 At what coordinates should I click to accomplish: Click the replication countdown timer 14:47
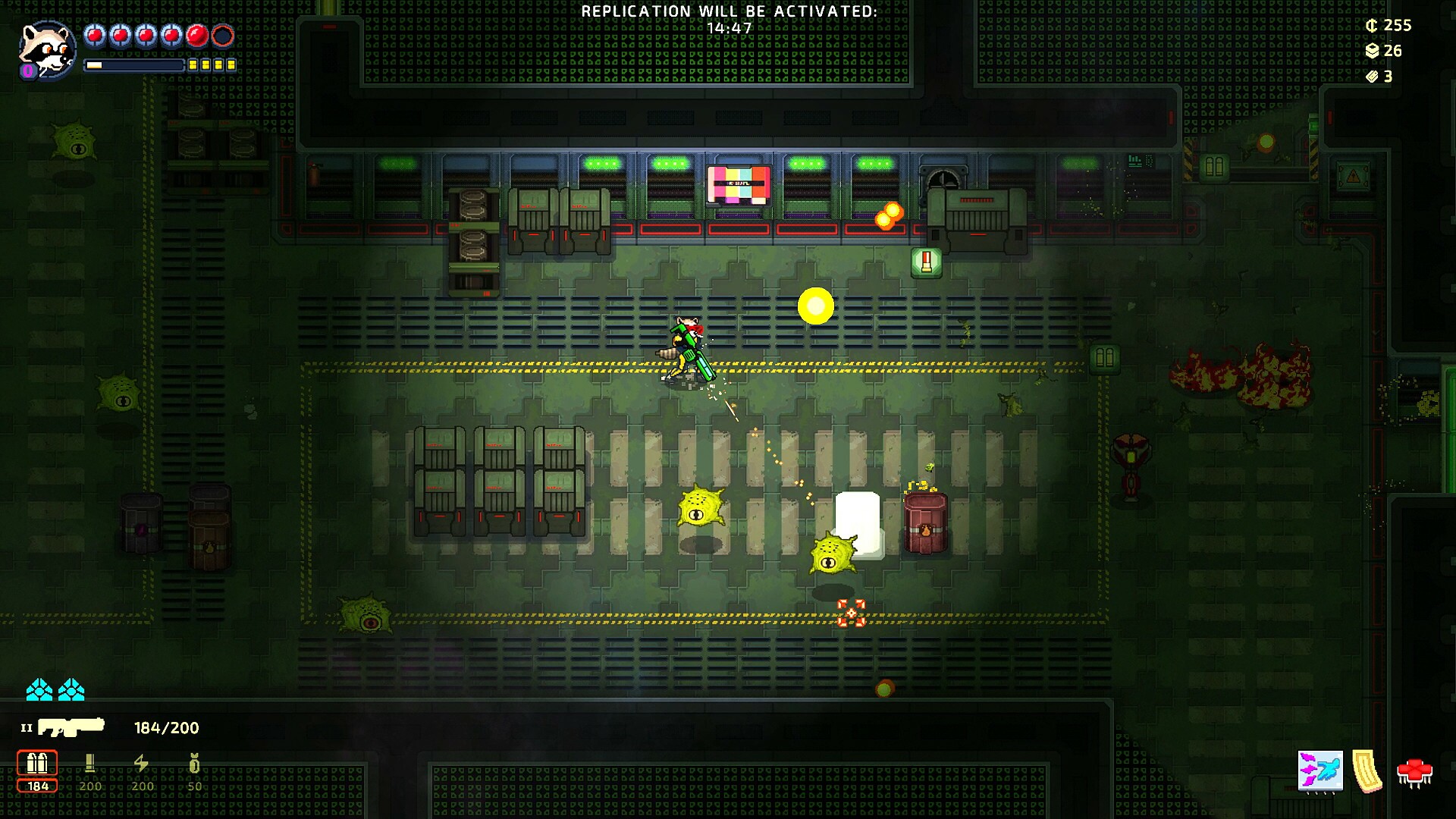click(x=730, y=26)
